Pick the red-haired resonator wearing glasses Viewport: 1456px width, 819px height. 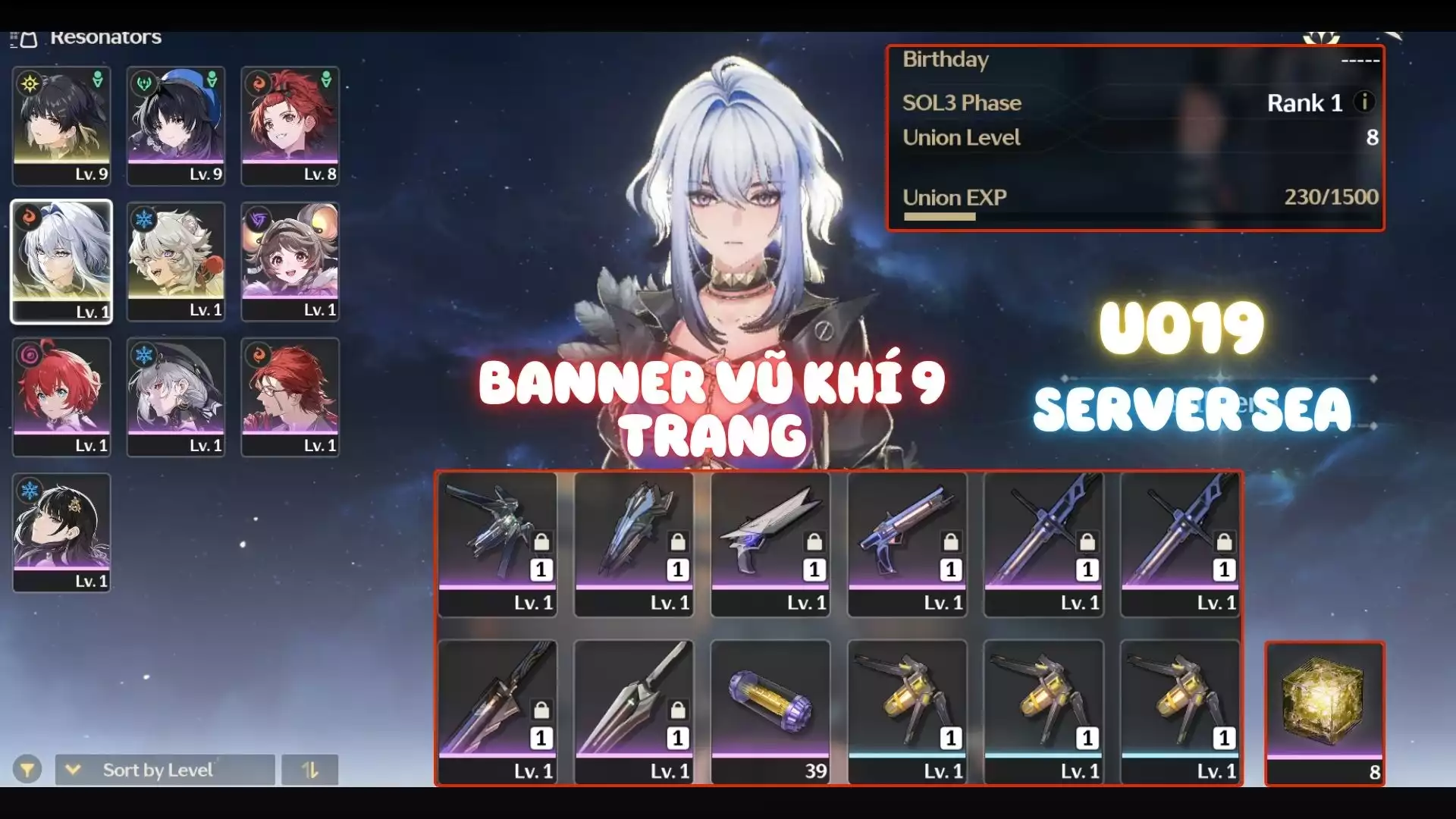(x=290, y=397)
